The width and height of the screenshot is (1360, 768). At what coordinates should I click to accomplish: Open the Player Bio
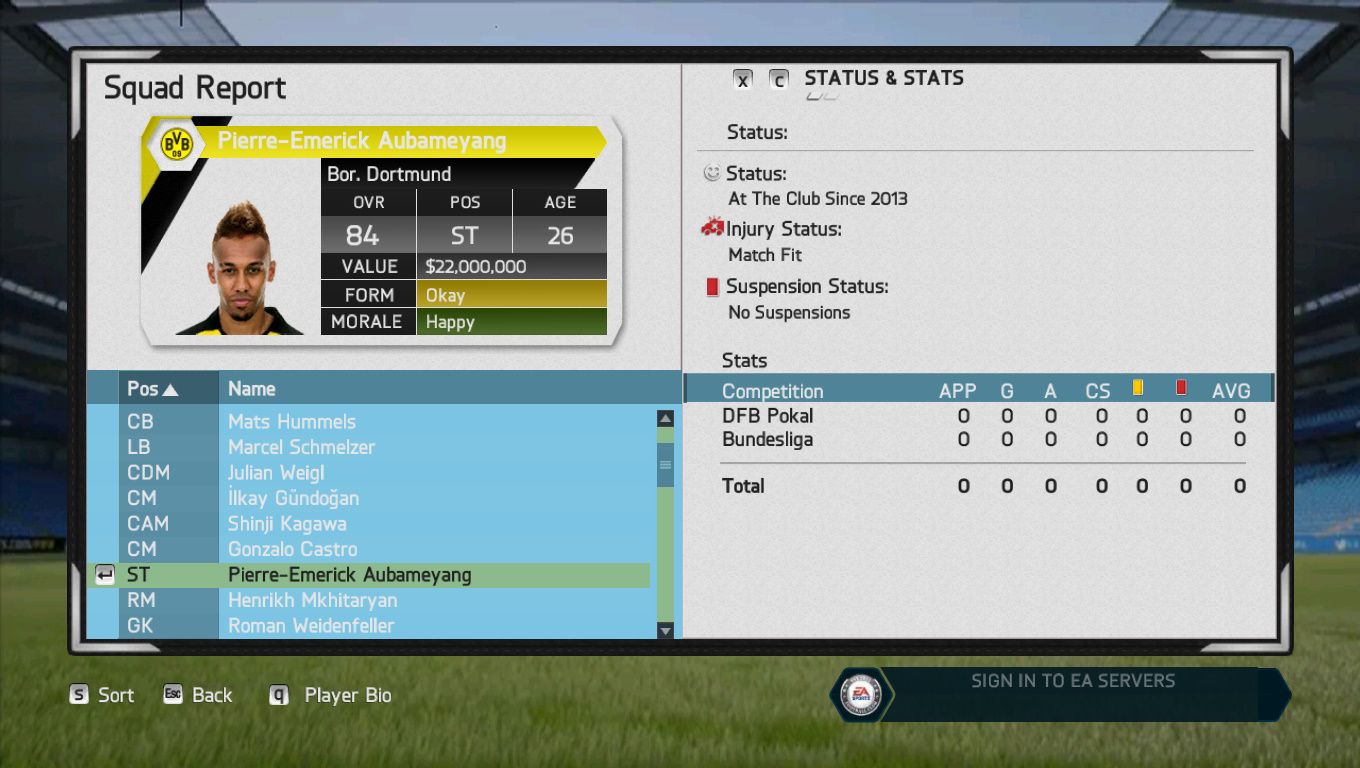pyautogui.click(x=332, y=695)
